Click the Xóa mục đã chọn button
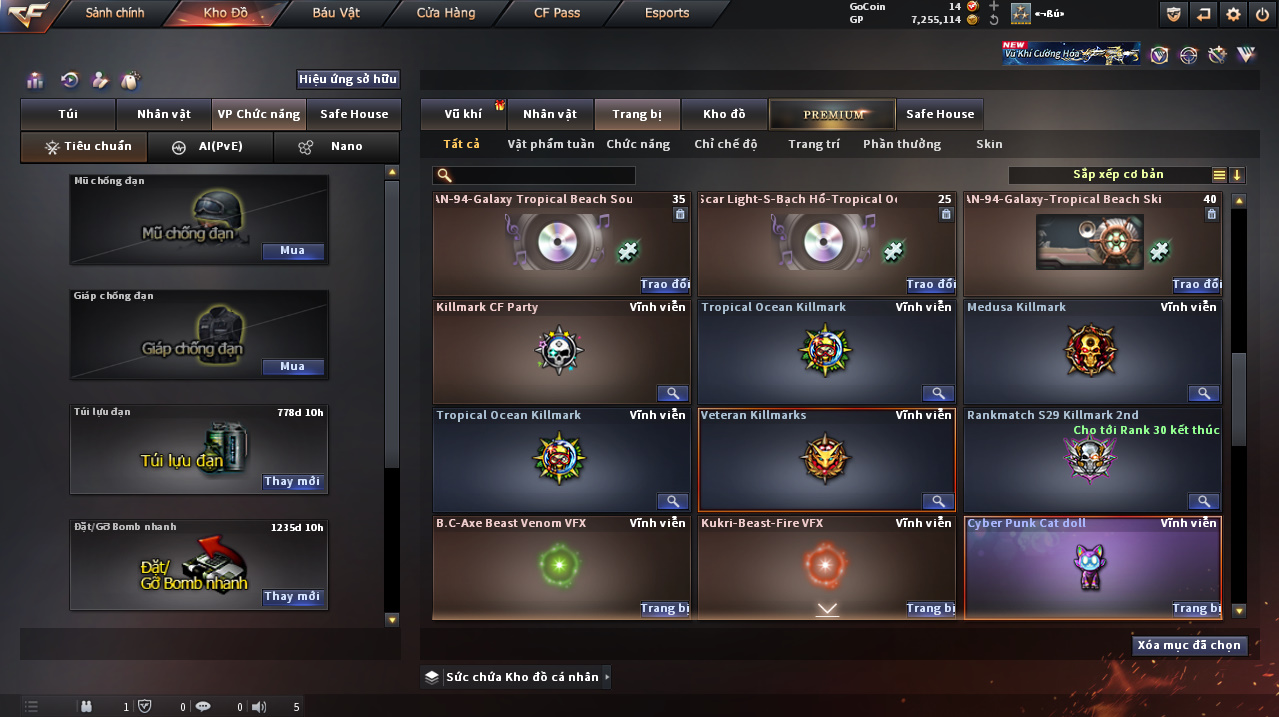 pos(1189,645)
